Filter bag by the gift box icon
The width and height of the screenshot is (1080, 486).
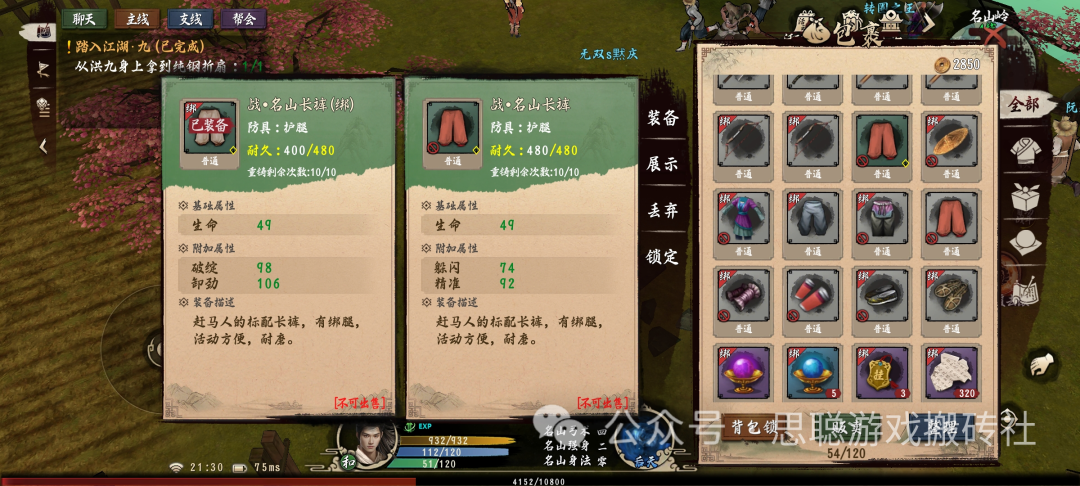pyautogui.click(x=1023, y=196)
